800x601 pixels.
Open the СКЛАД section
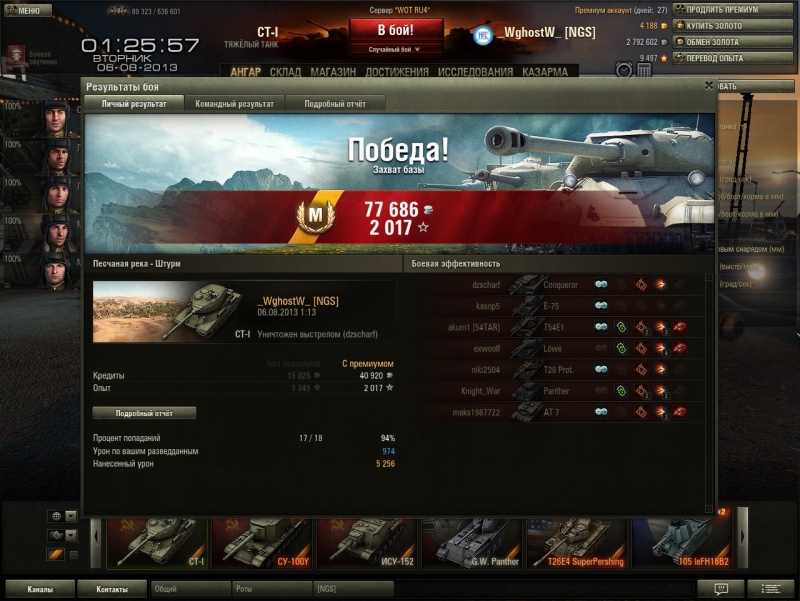click(285, 72)
